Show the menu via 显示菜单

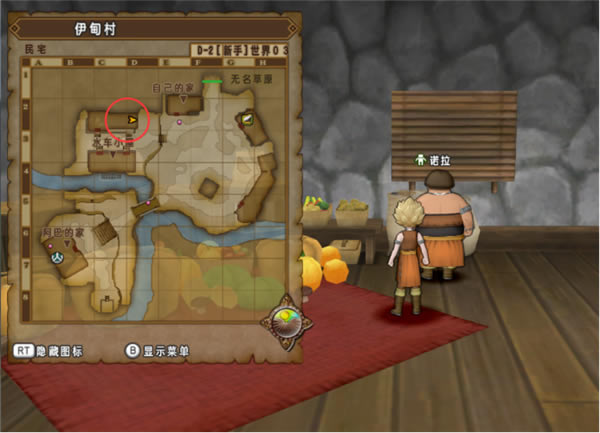pos(159,351)
